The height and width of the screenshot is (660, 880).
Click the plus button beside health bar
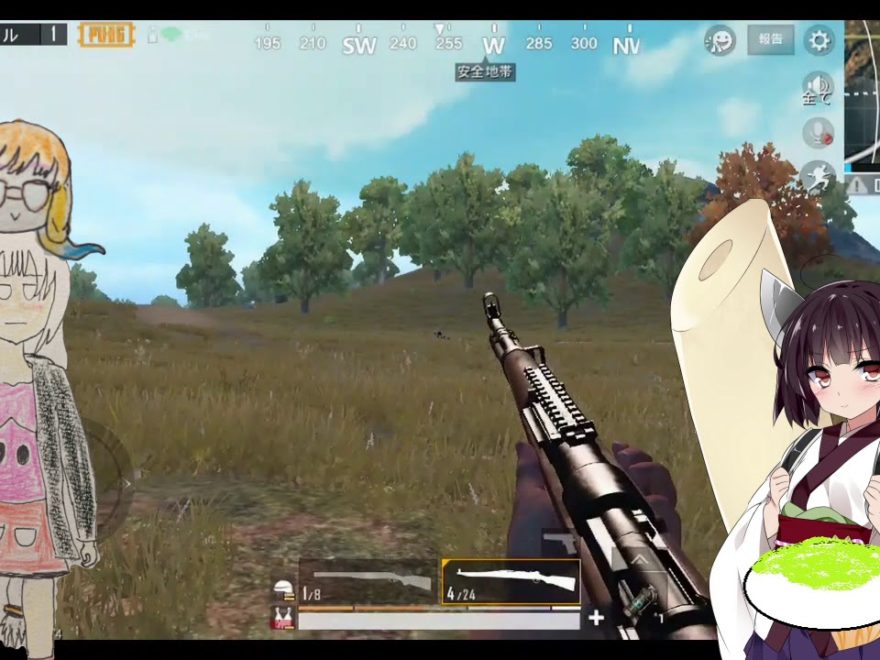[x=596, y=618]
